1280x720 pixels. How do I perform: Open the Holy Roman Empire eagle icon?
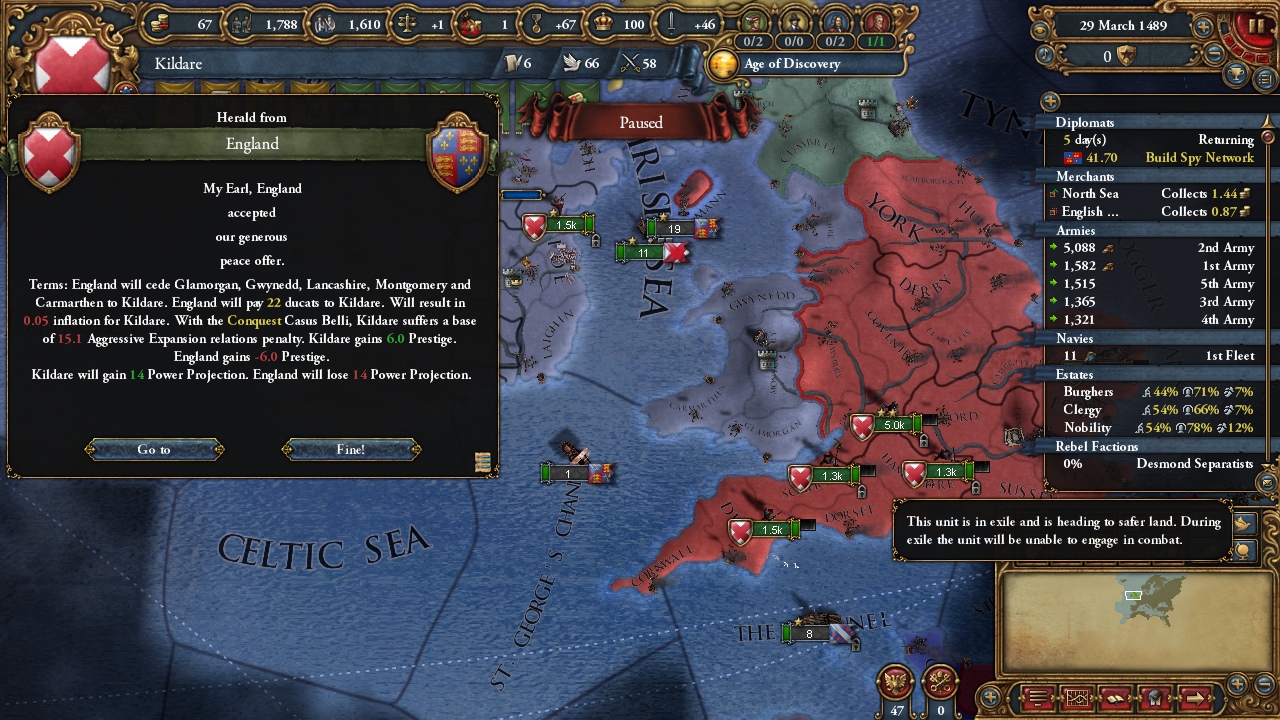[895, 683]
